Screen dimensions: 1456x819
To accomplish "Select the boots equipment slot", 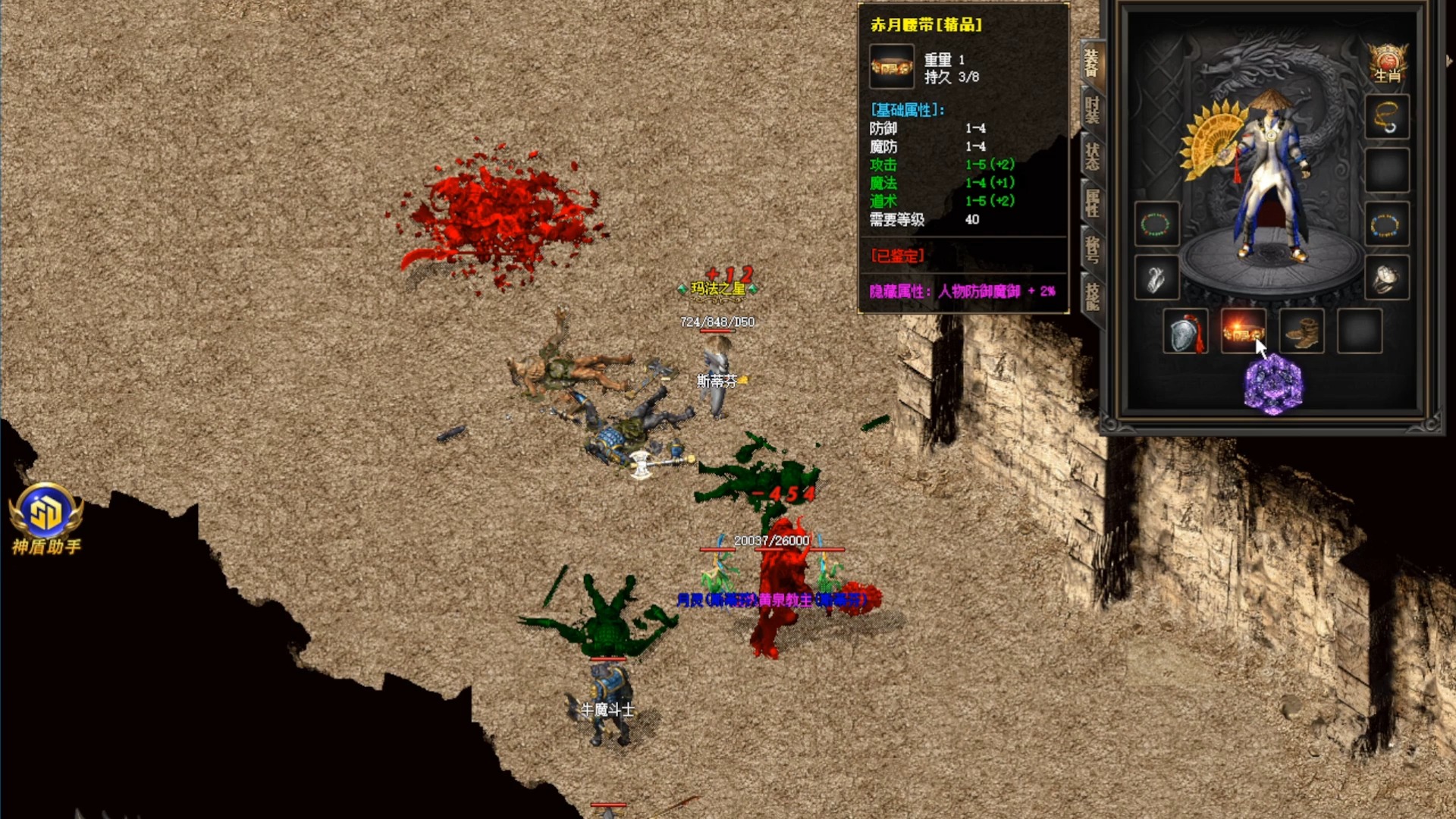I will [1301, 332].
